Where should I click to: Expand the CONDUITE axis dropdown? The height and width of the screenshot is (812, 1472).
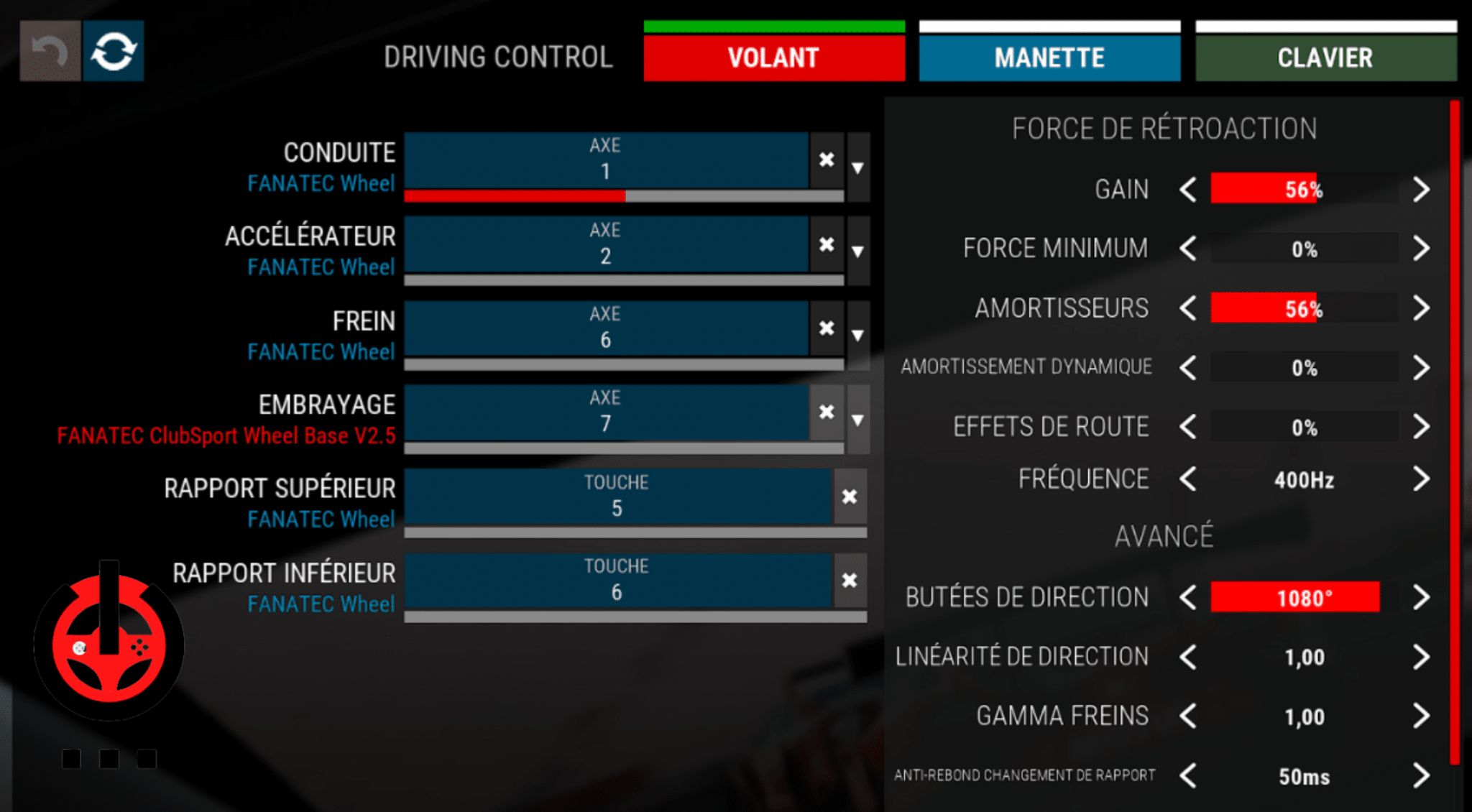pos(858,166)
